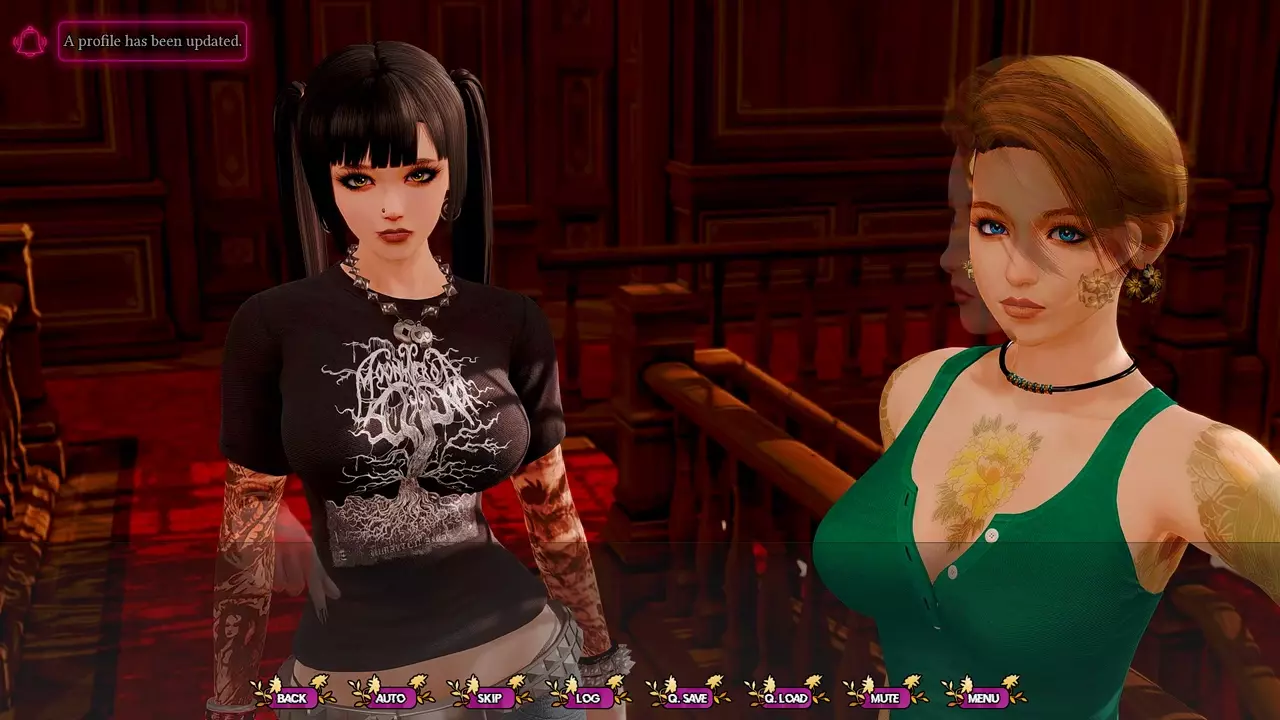Screen dimensions: 1280x720
Task: Select the pink bell notification icon
Action: tap(30, 42)
